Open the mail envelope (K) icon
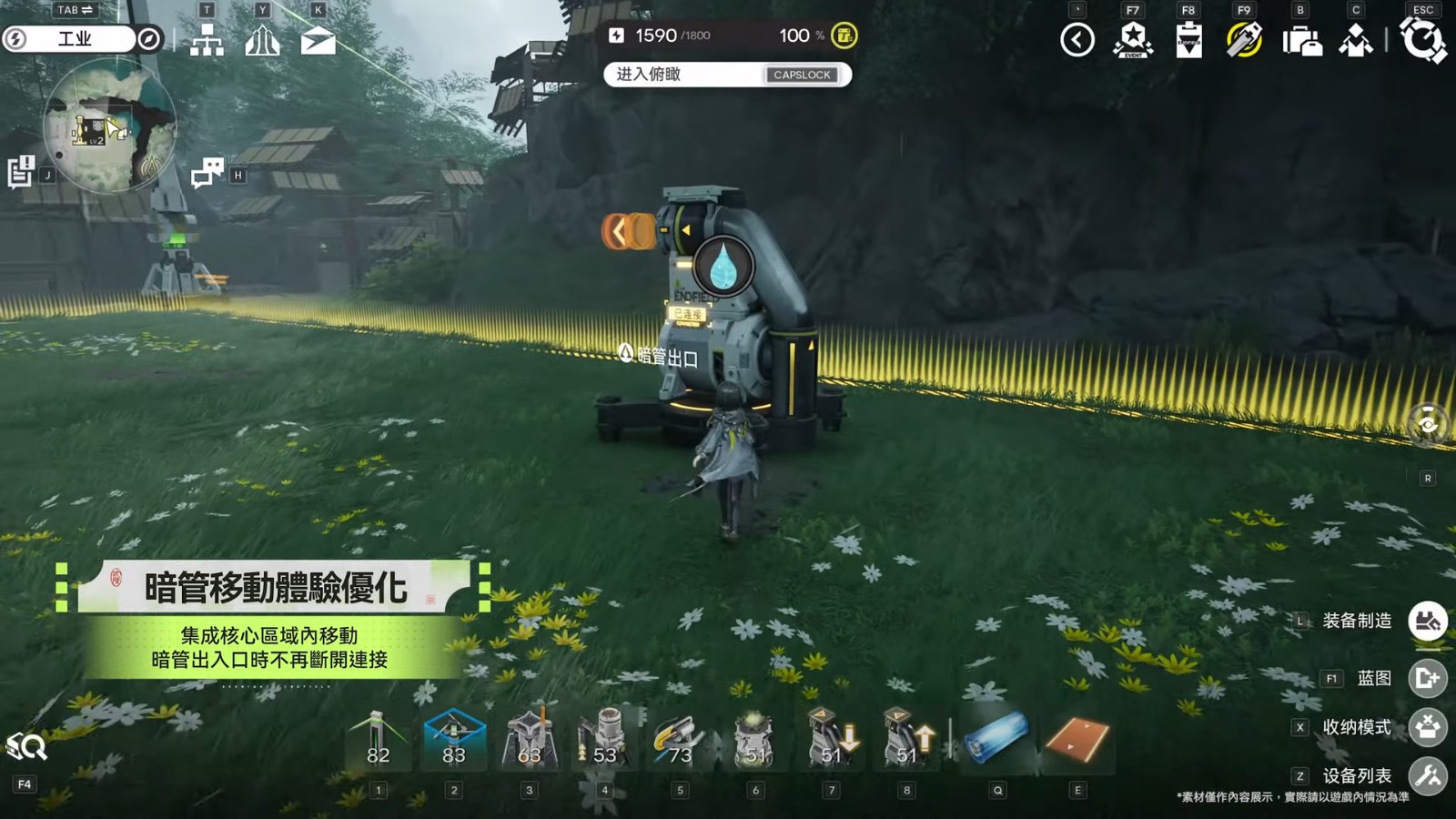This screenshot has height=819, width=1456. pyautogui.click(x=318, y=41)
